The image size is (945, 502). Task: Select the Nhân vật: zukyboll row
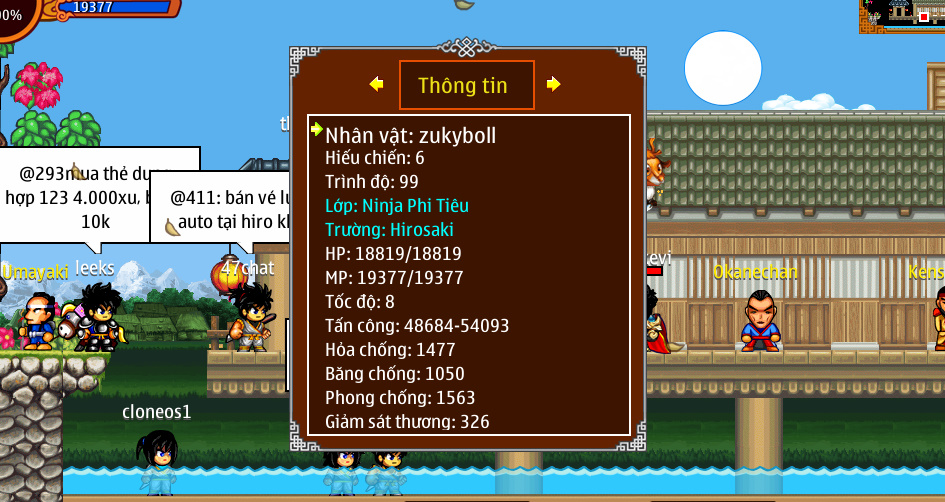coord(410,135)
